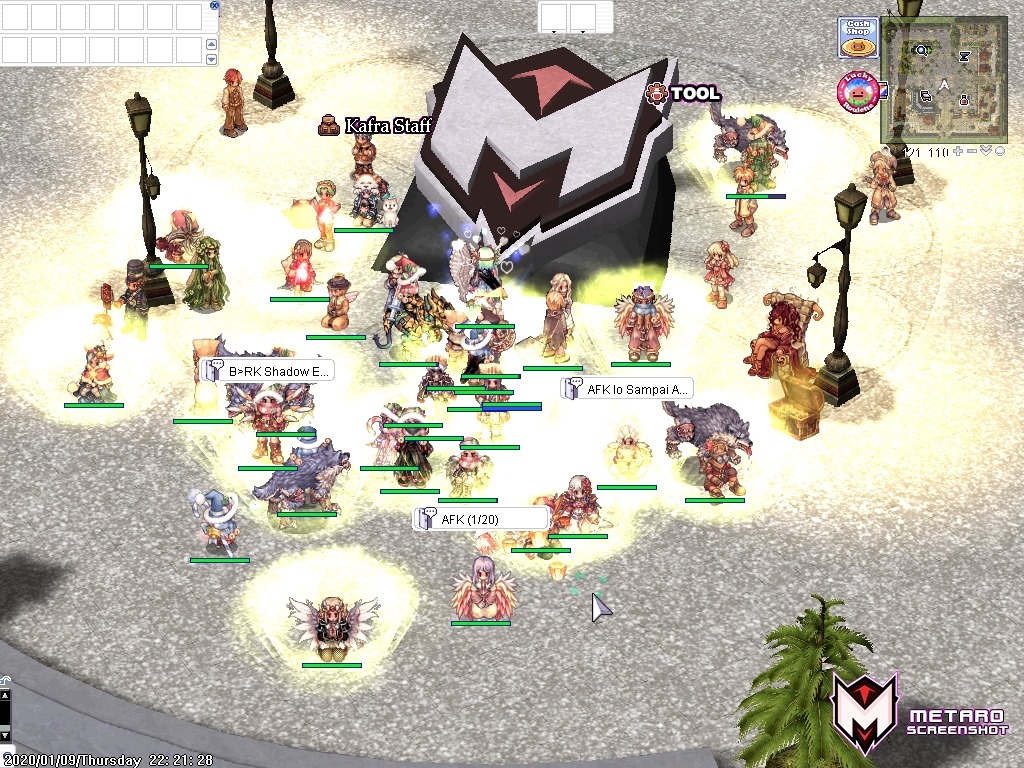Viewport: 1024px width, 768px height.
Task: Click the minimap's double-chevron button
Action: point(985,151)
